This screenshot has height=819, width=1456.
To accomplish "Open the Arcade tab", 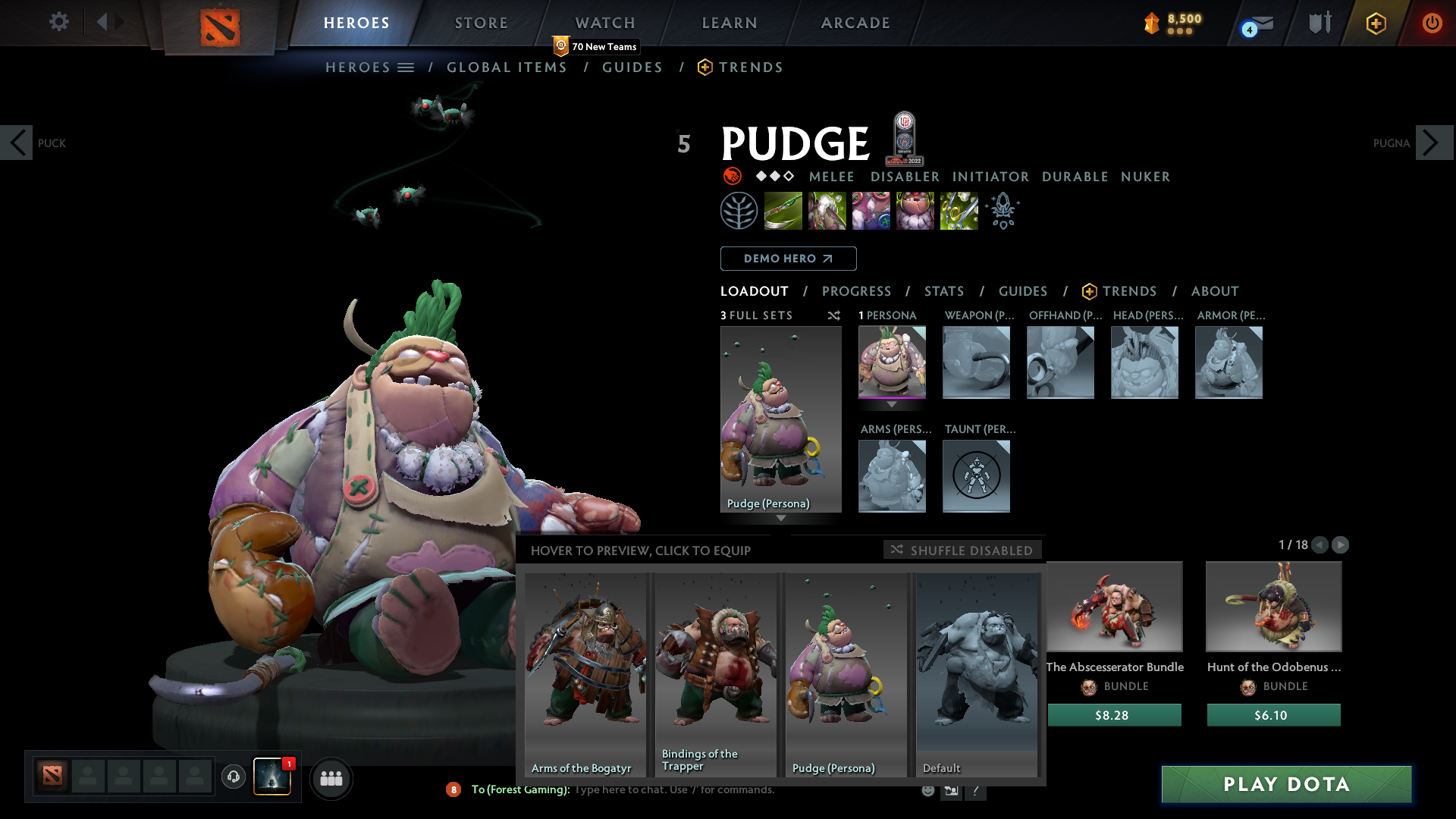I will pyautogui.click(x=855, y=23).
